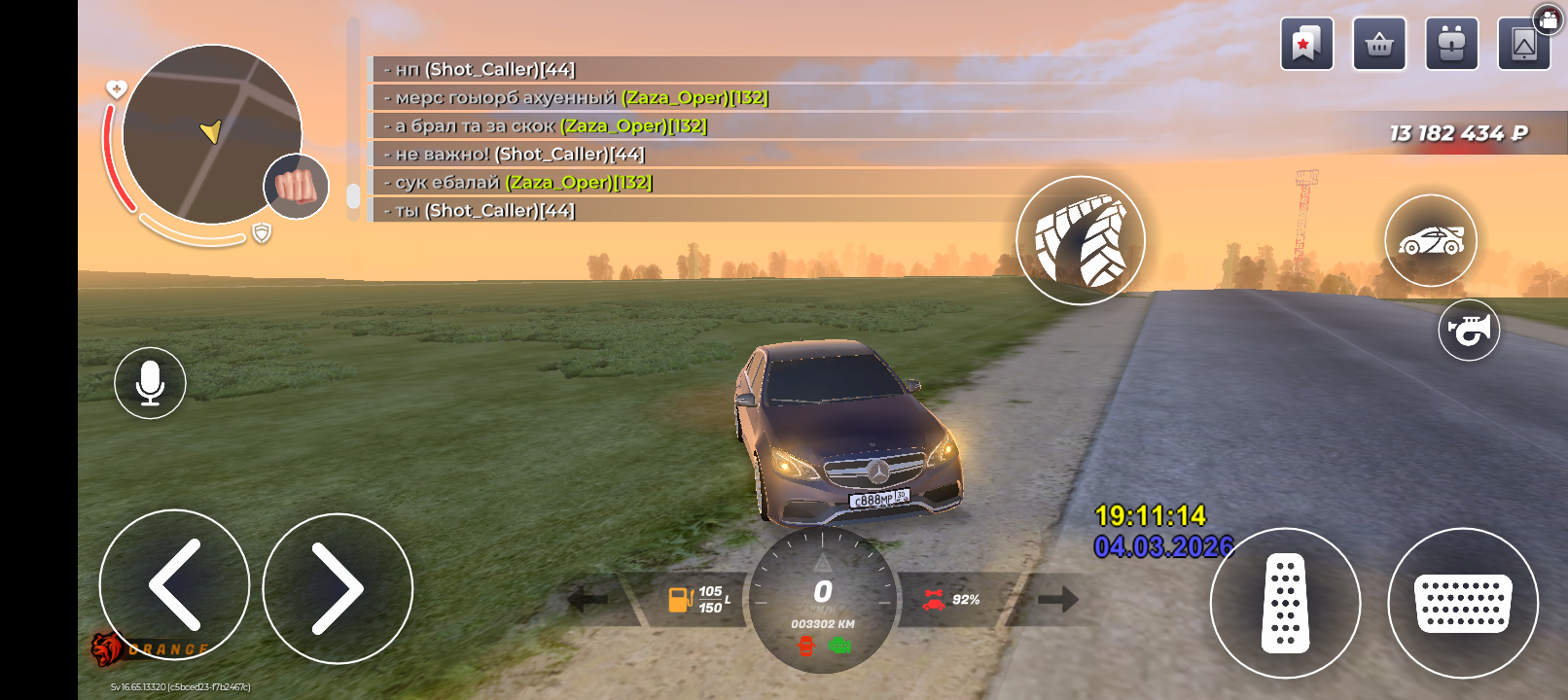This screenshot has width=1568, height=700.
Task: Tap the red car doors icon
Action: tap(805, 646)
